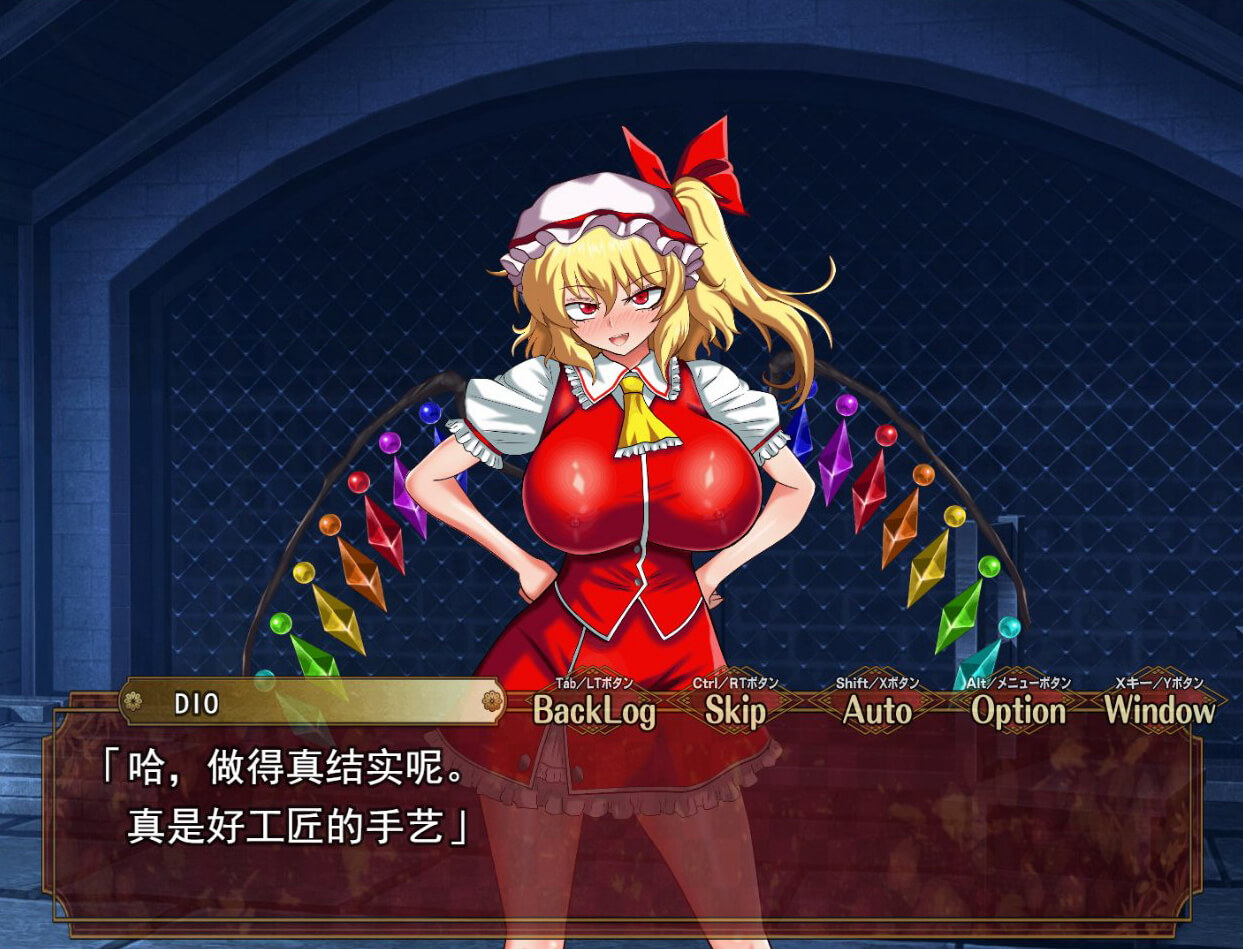Viewport: 1243px width, 949px height.
Task: Open the Option menu
Action: tap(1018, 710)
